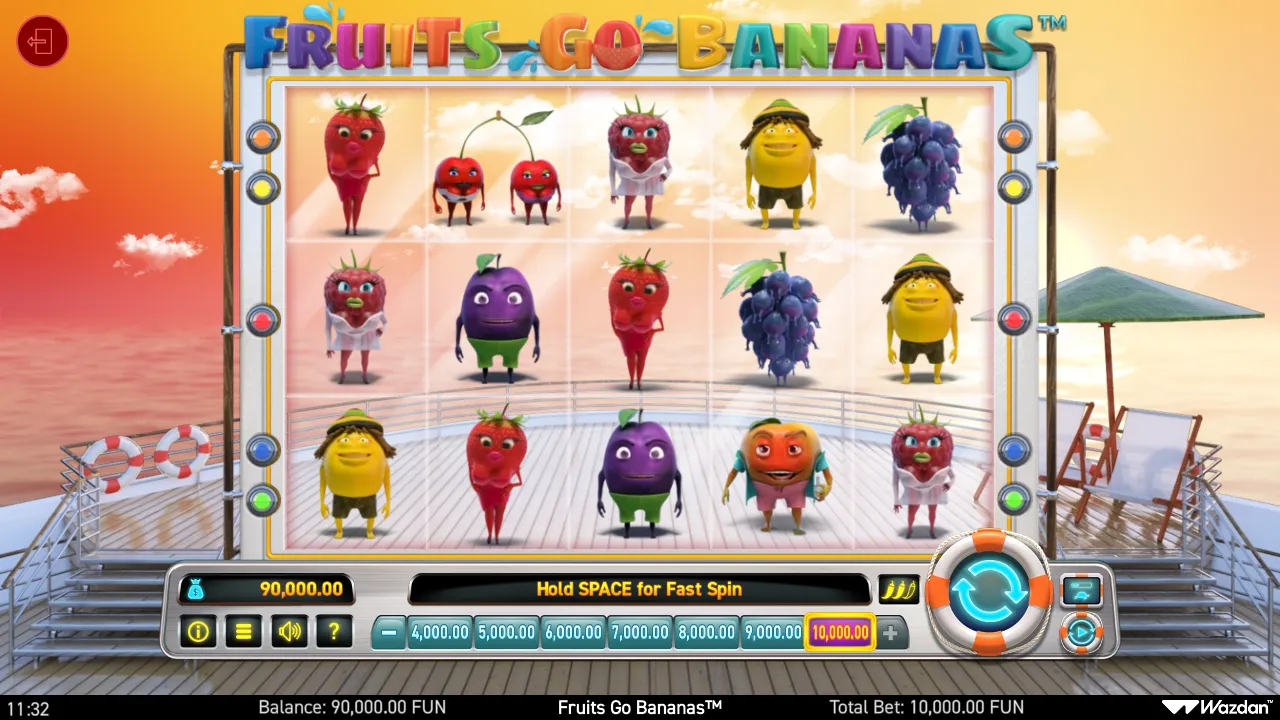Open the game information screen
Viewport: 1280px width, 720px height.
197,632
